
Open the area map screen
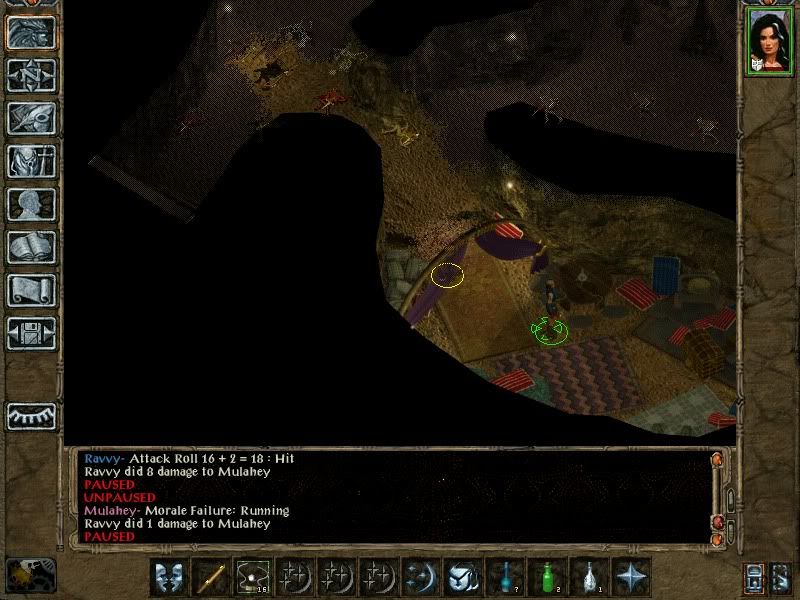(31, 75)
